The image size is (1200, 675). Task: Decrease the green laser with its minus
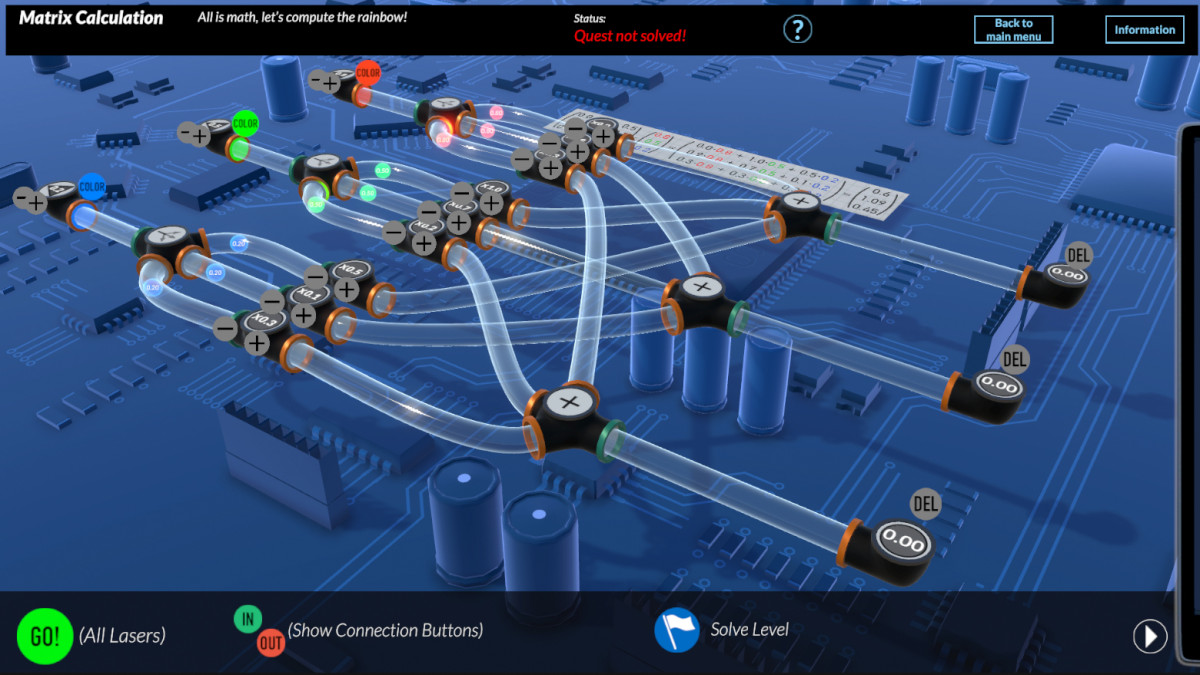click(x=185, y=131)
